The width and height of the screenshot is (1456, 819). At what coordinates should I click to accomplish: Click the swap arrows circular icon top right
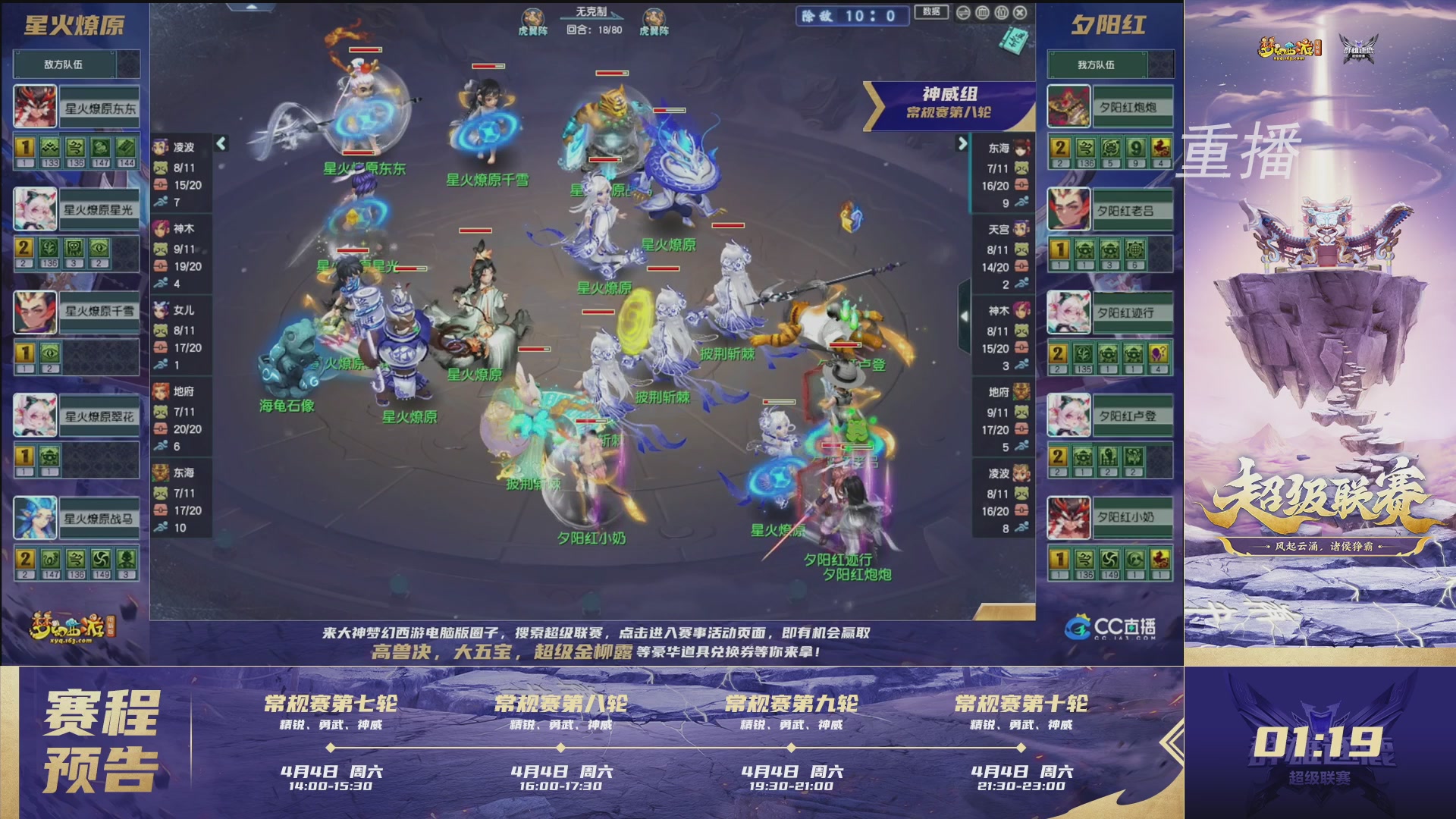click(x=963, y=11)
